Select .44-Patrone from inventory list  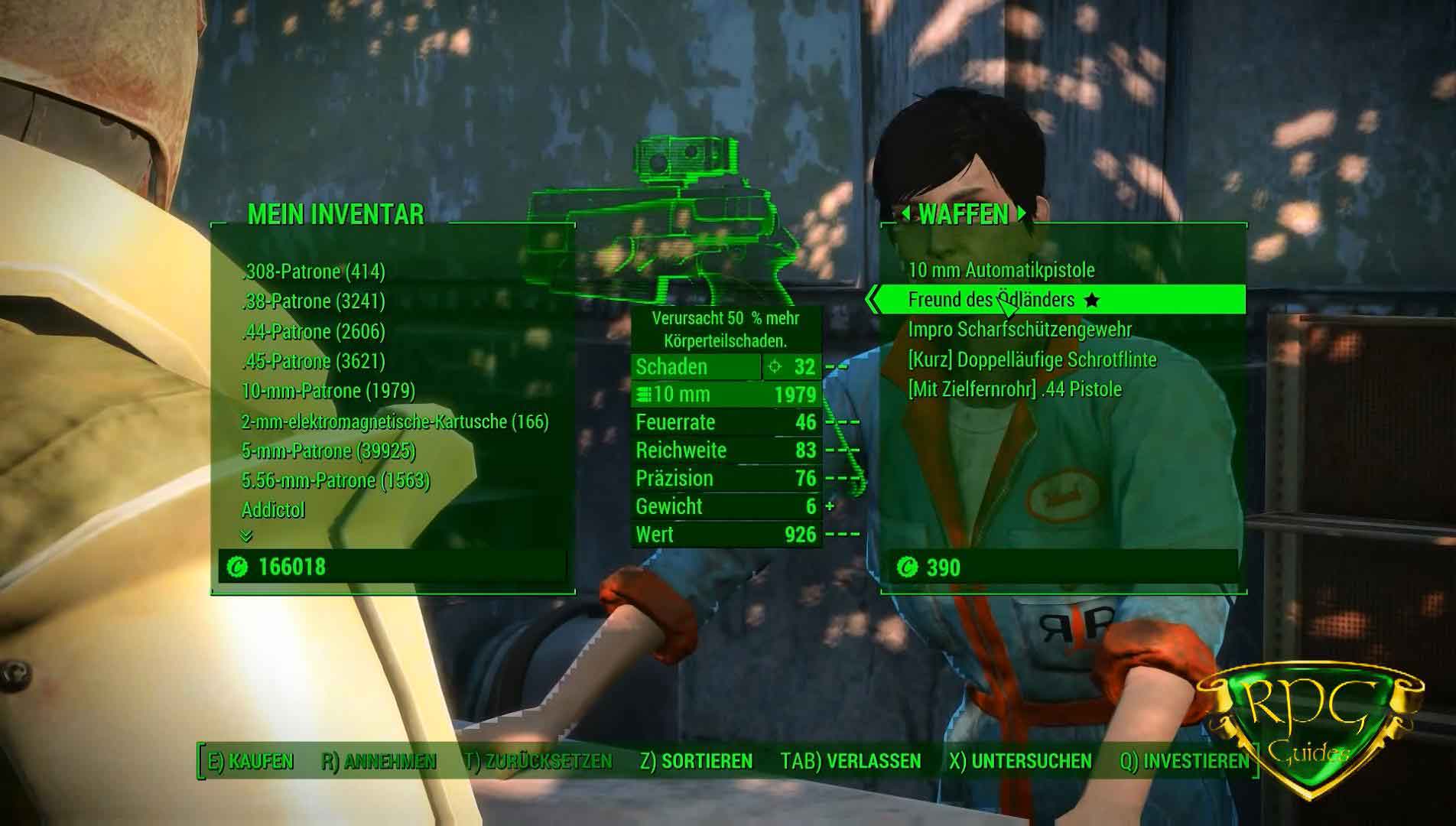pos(314,331)
